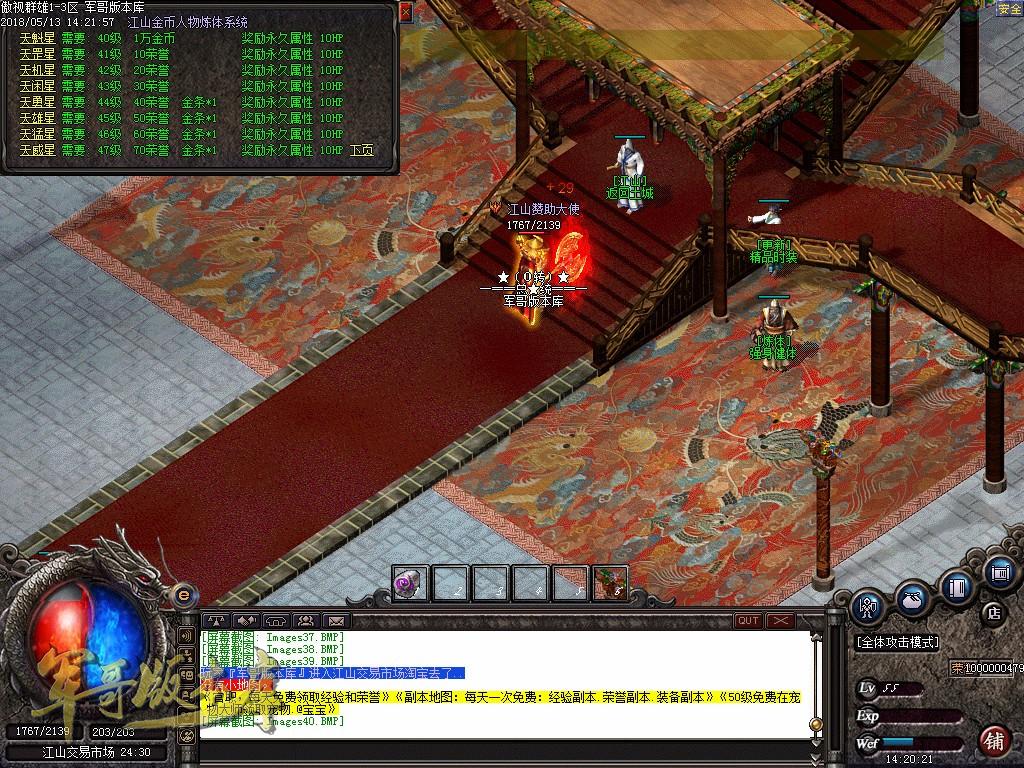Click the 天猛星 training entry

click(39, 134)
